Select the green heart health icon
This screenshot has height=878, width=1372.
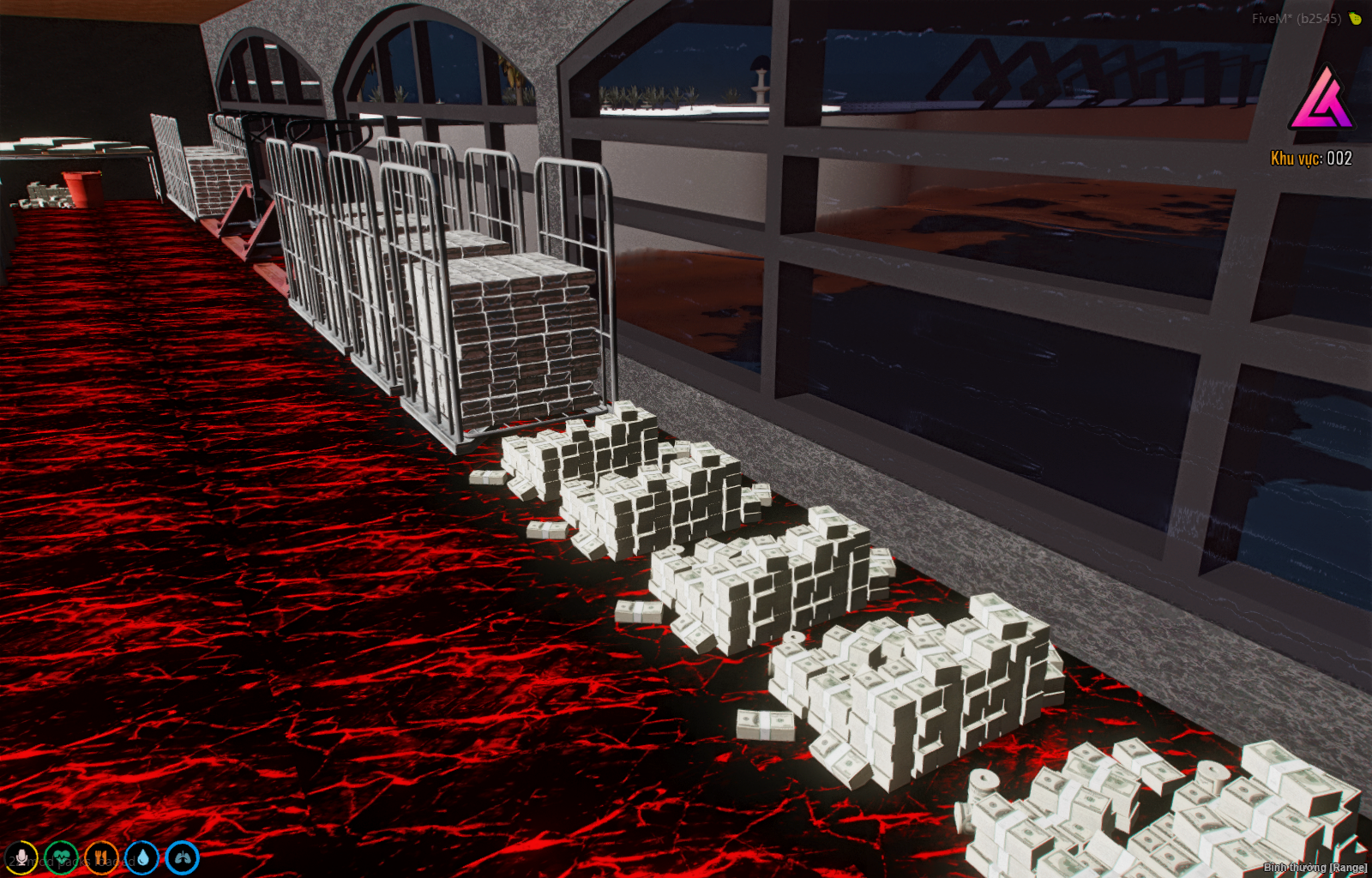tap(61, 857)
